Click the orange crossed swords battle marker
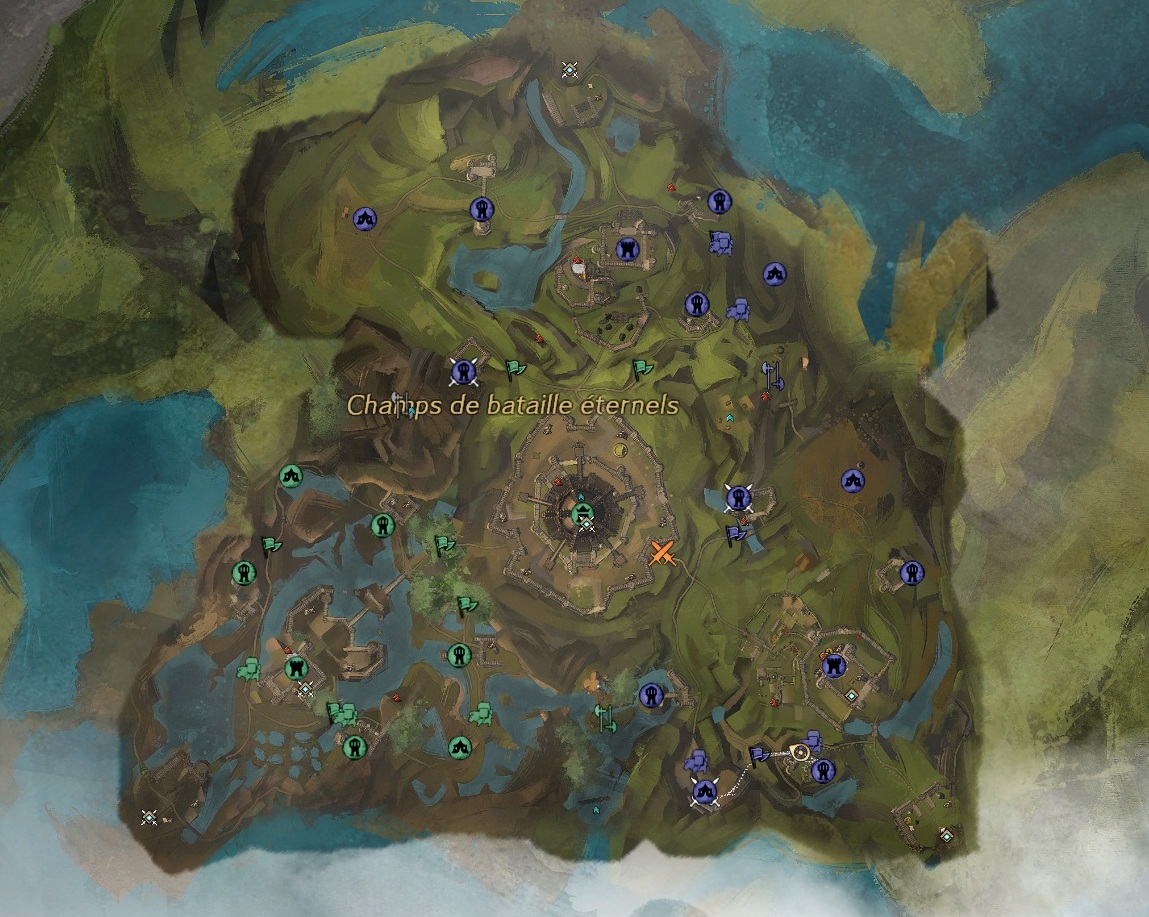Viewport: 1149px width, 917px height. click(662, 553)
